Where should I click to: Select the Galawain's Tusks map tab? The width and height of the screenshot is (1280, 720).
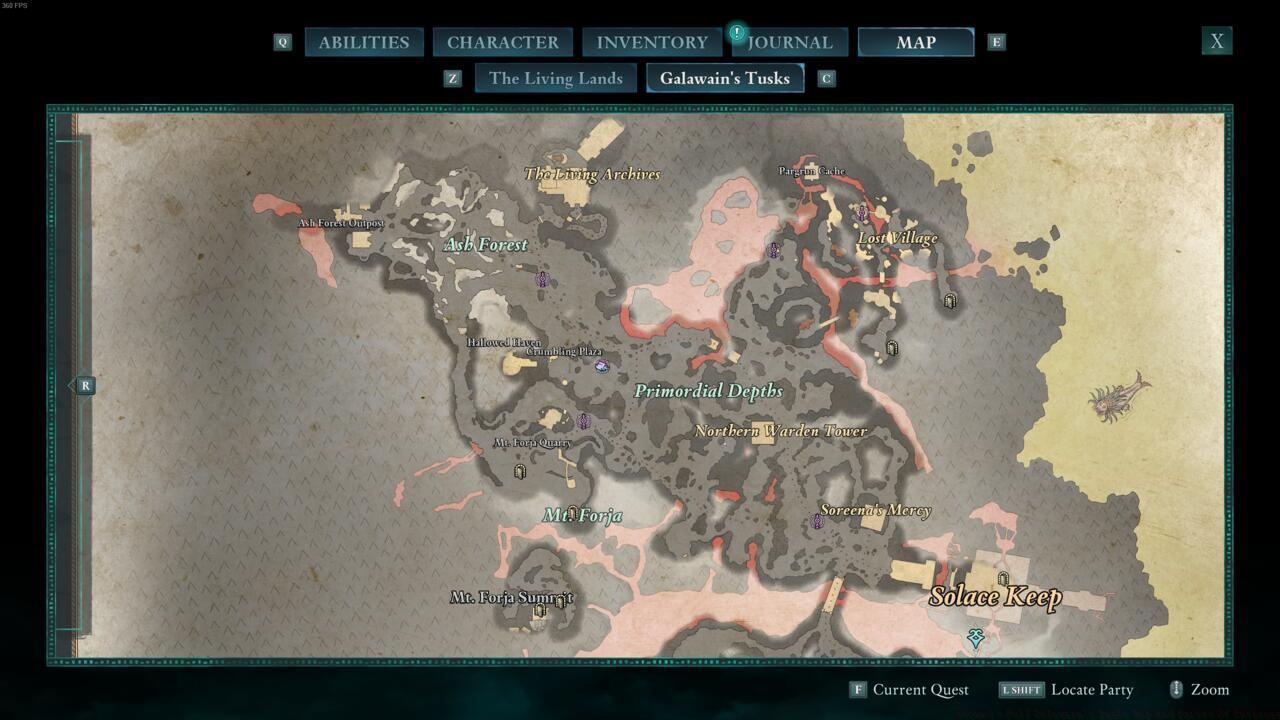[x=726, y=78]
